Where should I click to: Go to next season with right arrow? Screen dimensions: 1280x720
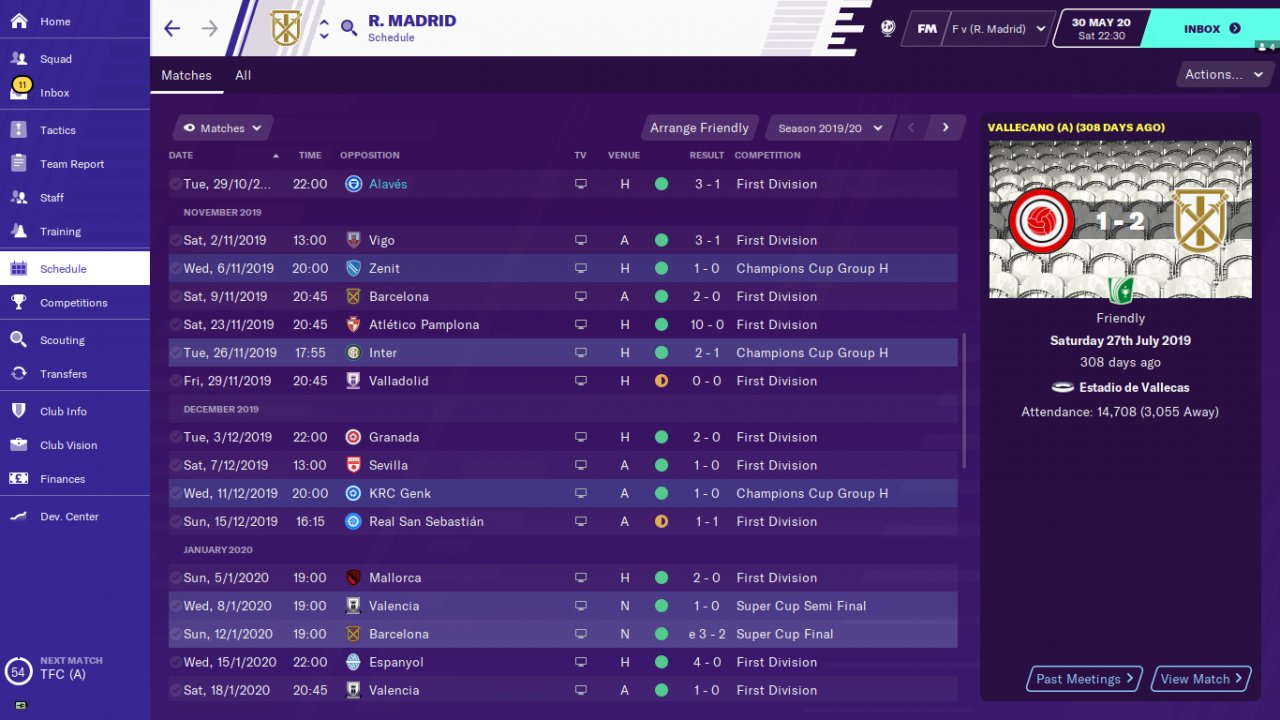[x=945, y=128]
